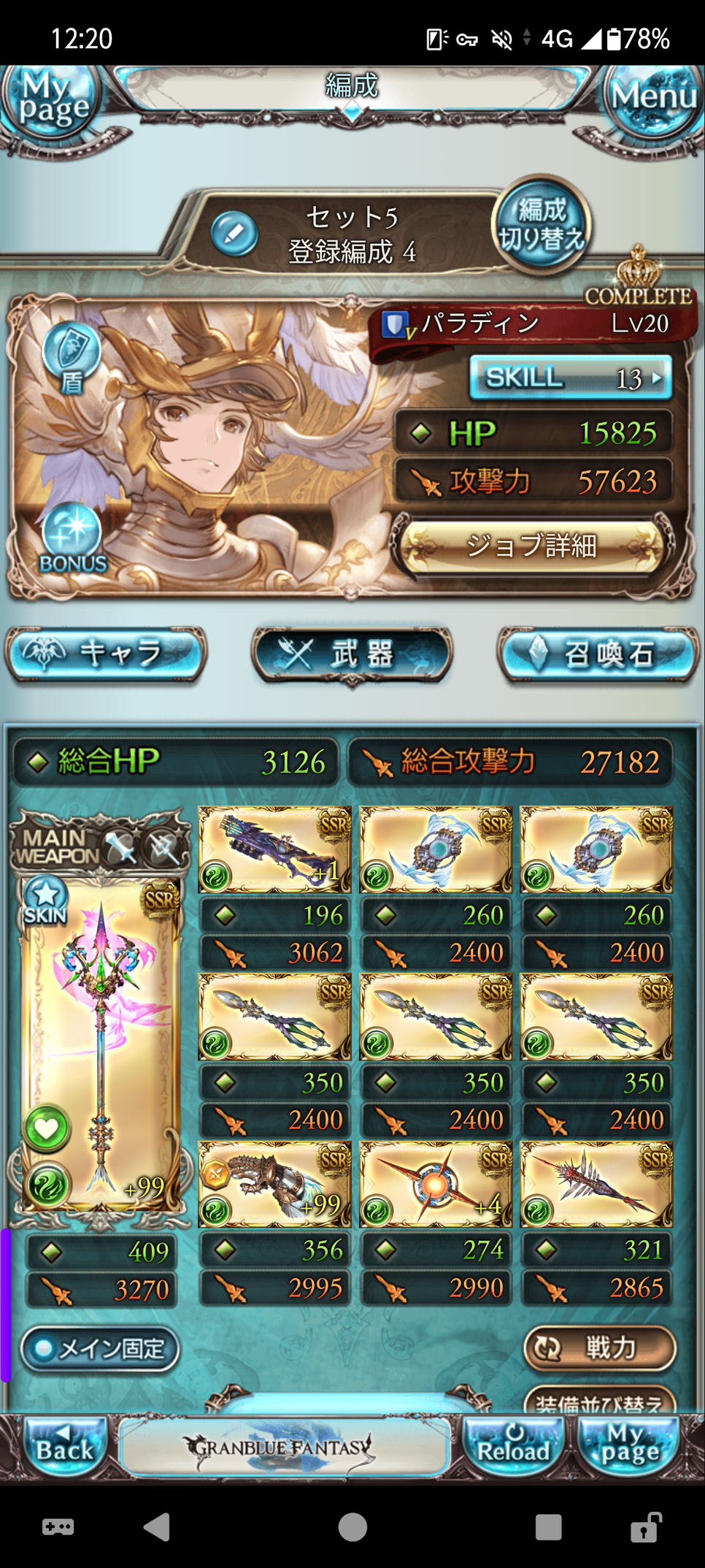Reload the game page
The image size is (705, 1568).
point(513,1447)
